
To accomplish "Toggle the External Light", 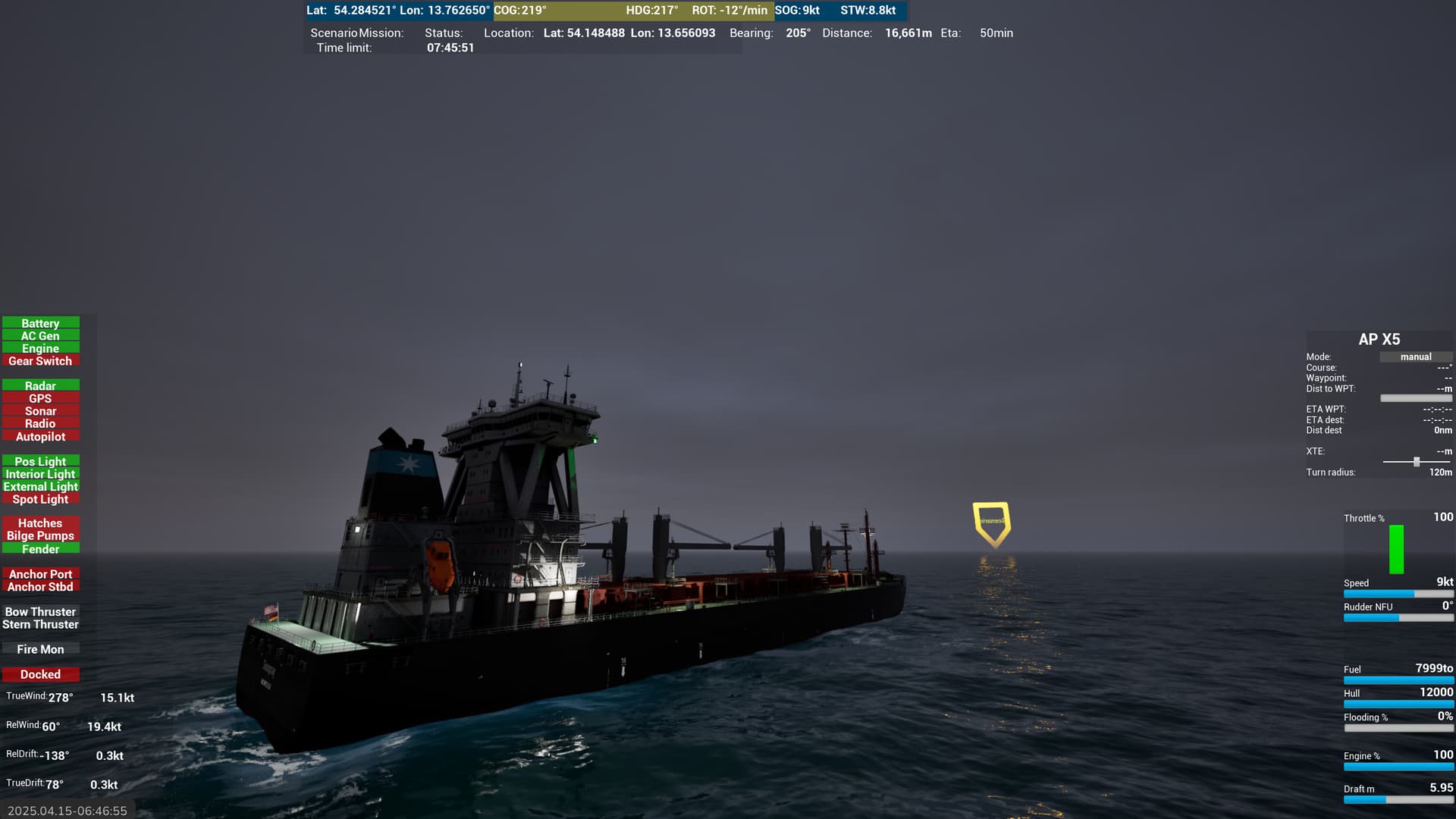I will [x=40, y=487].
